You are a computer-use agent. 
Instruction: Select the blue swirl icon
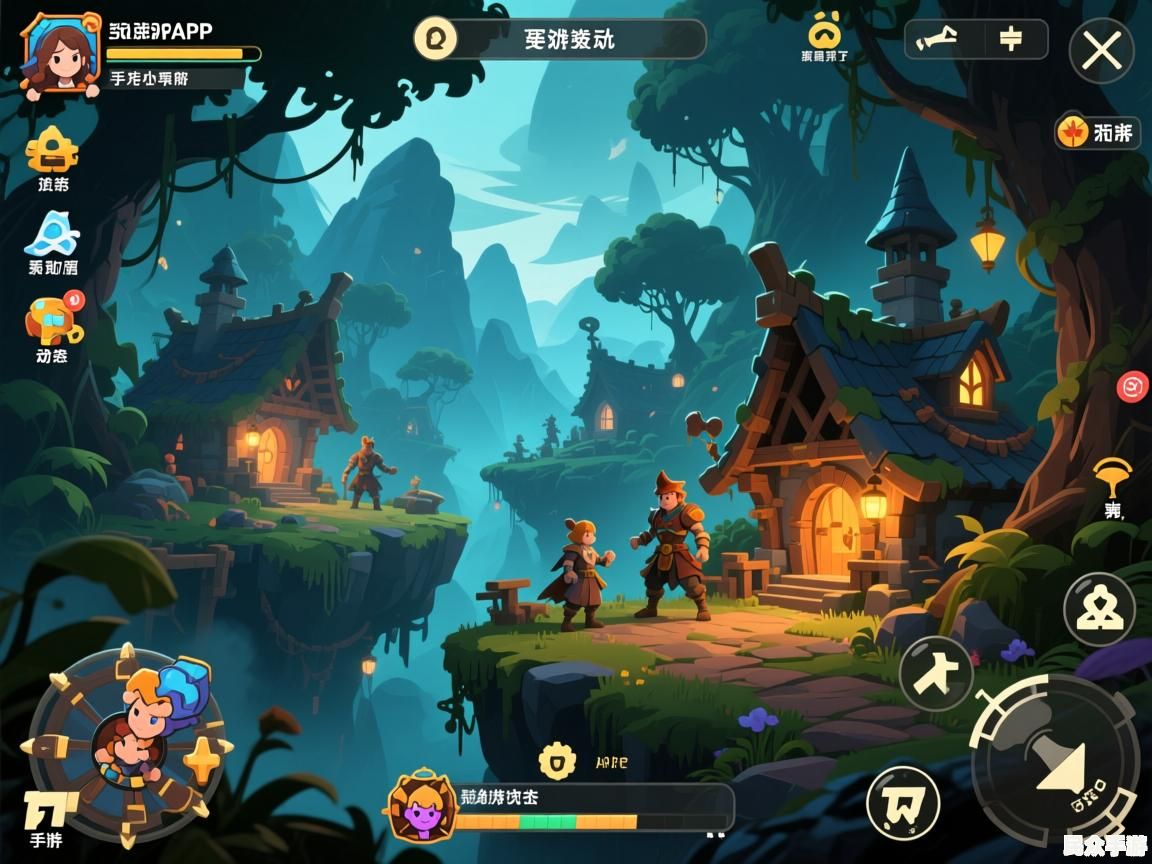52,234
